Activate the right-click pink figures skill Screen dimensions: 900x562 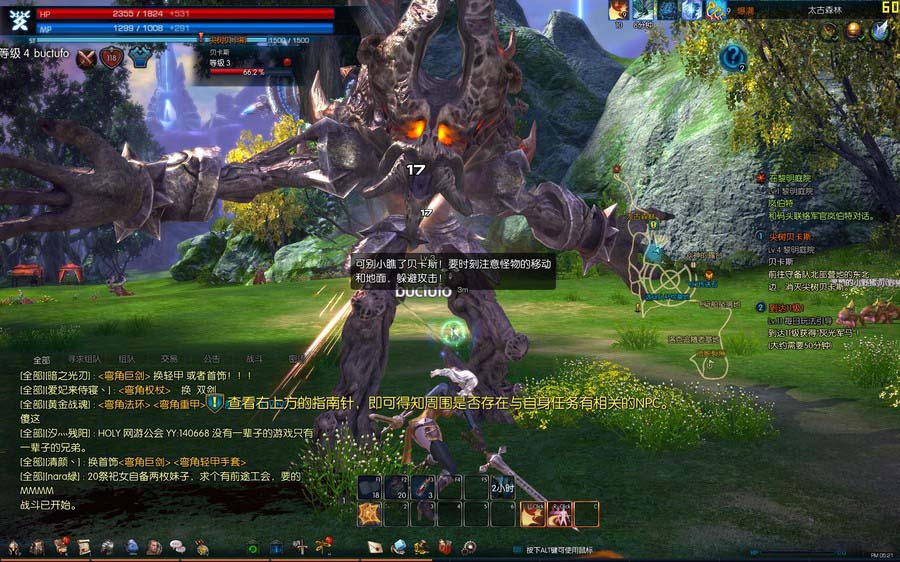(x=559, y=514)
